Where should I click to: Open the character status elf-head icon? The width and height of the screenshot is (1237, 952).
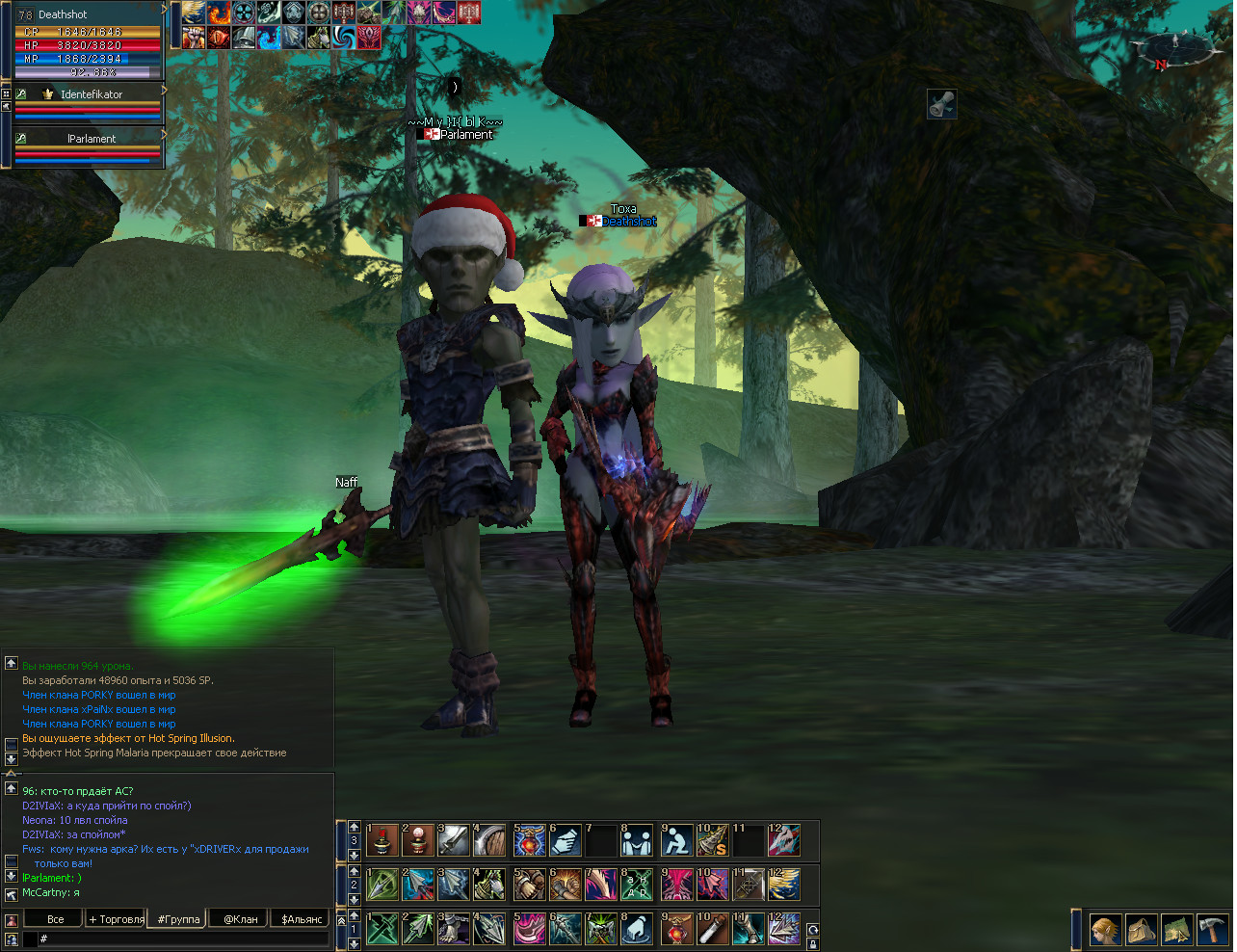coord(1105,931)
